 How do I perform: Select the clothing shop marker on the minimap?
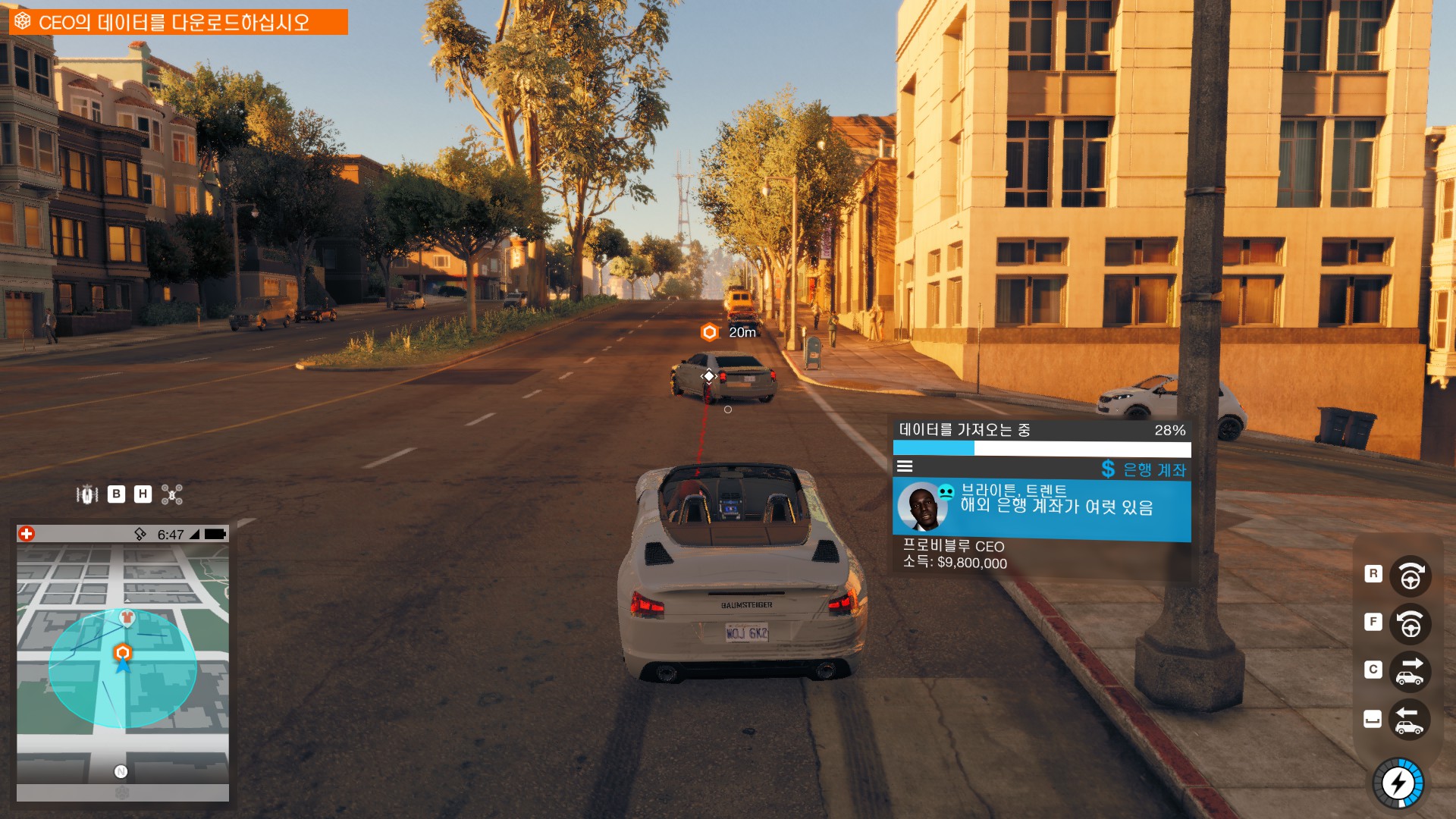click(127, 617)
